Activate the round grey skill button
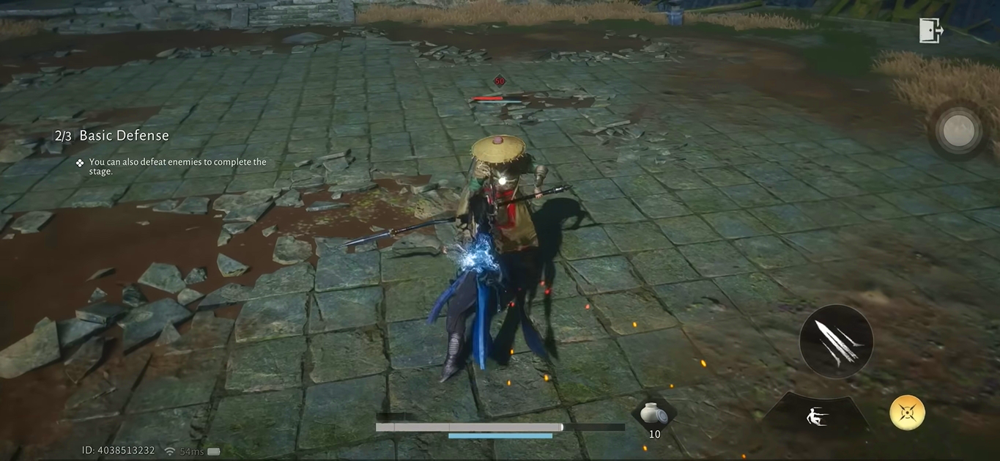This screenshot has width=1000, height=461. 959,128
